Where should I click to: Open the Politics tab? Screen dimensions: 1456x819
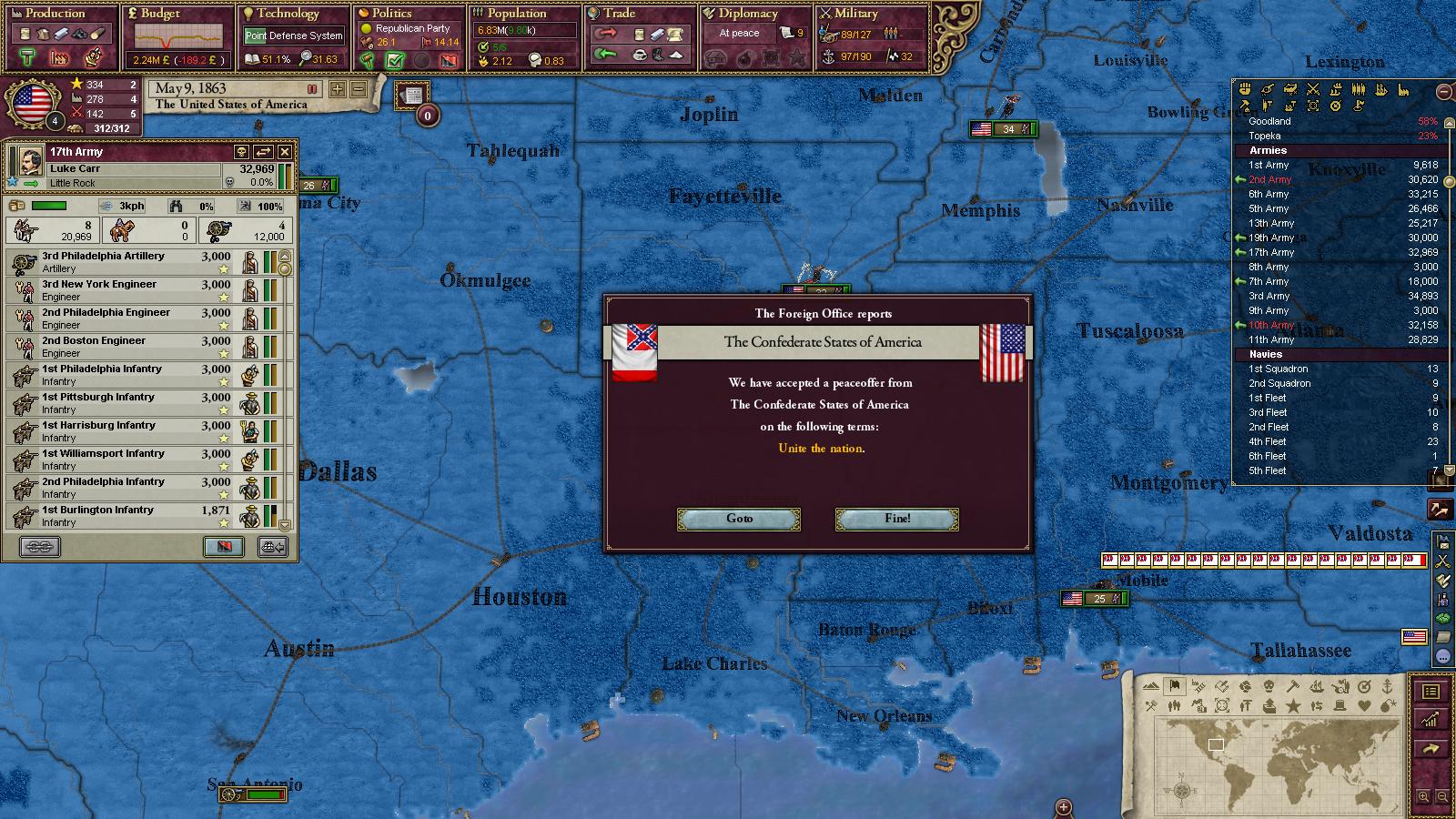coord(391,14)
